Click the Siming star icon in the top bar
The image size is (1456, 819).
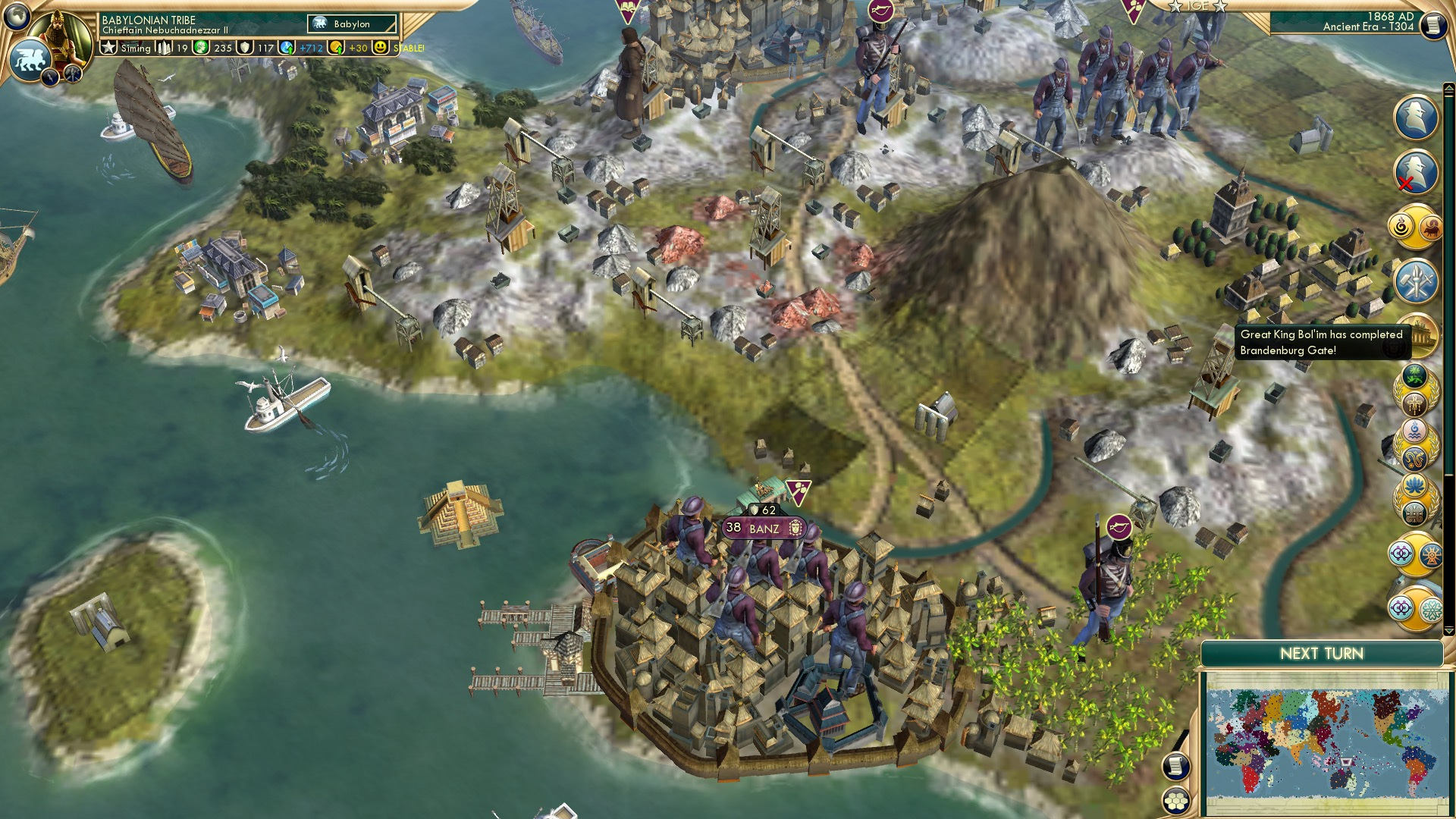pos(110,48)
